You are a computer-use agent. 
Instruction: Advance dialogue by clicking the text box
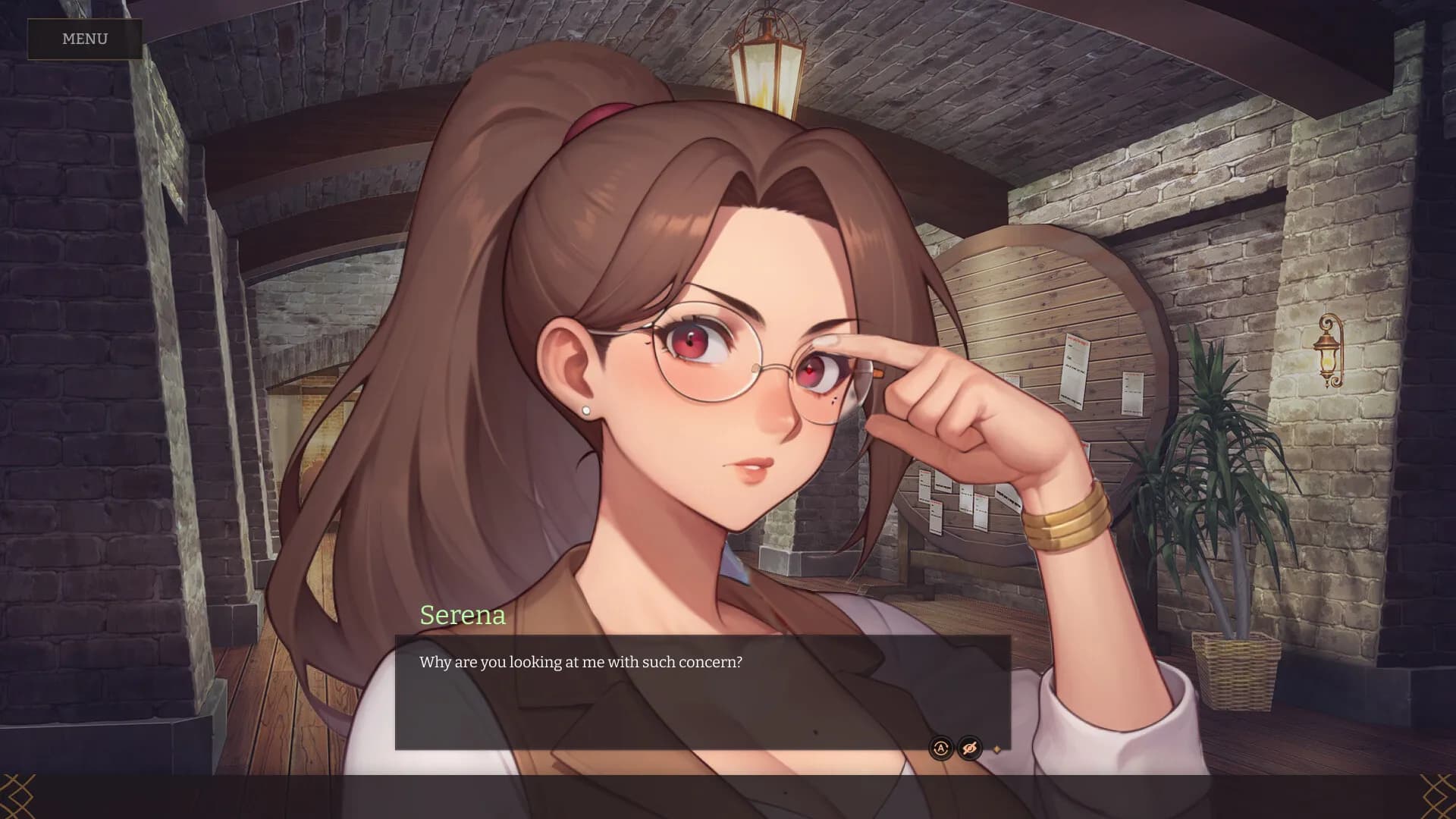(x=701, y=690)
